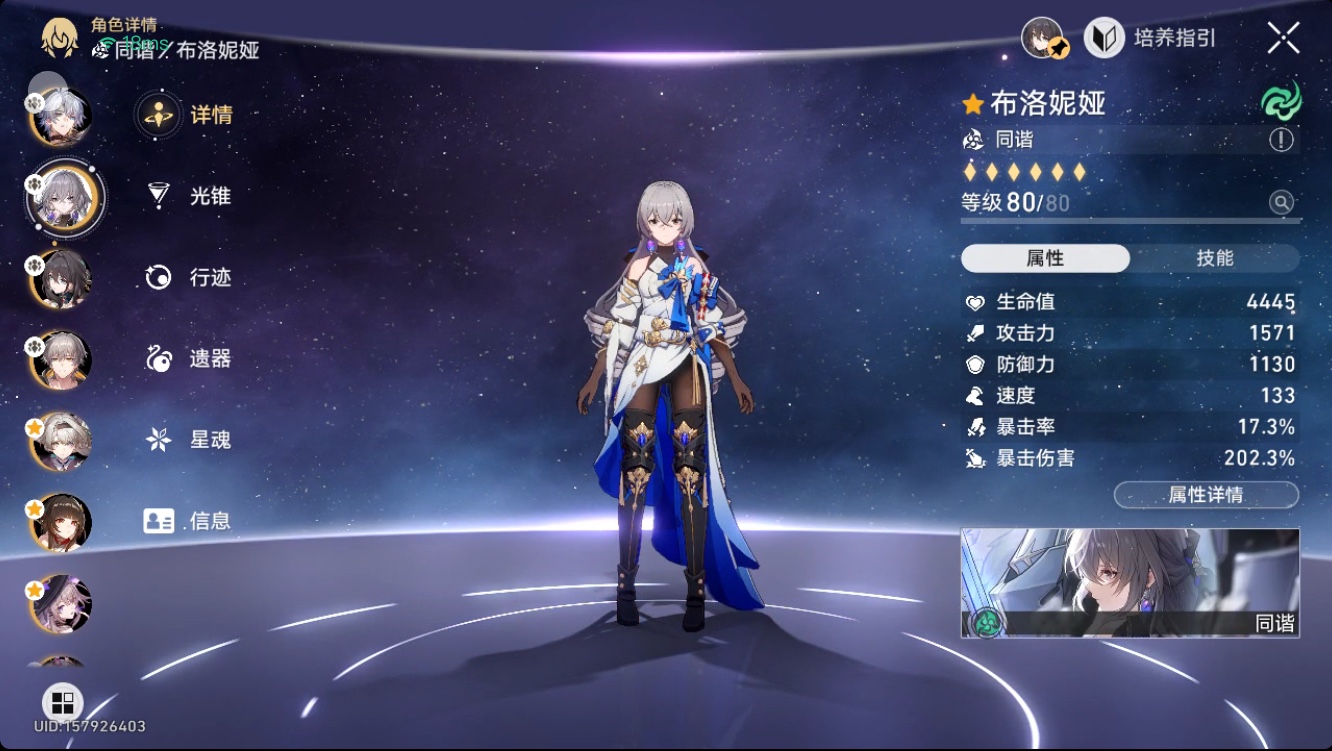Image resolution: width=1332 pixels, height=751 pixels.
Task: Click the 属性详情 attribute details button
Action: click(1206, 495)
